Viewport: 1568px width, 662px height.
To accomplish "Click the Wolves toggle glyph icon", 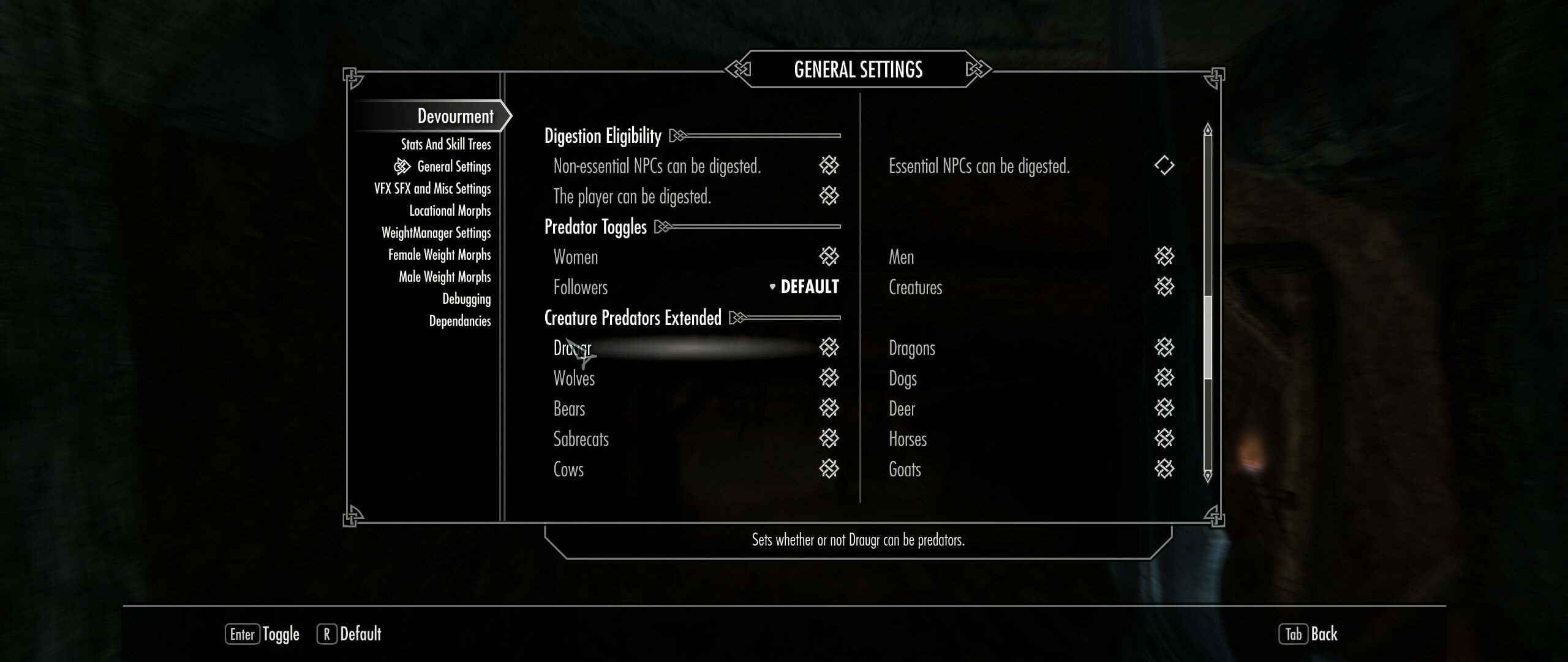I will 830,378.
